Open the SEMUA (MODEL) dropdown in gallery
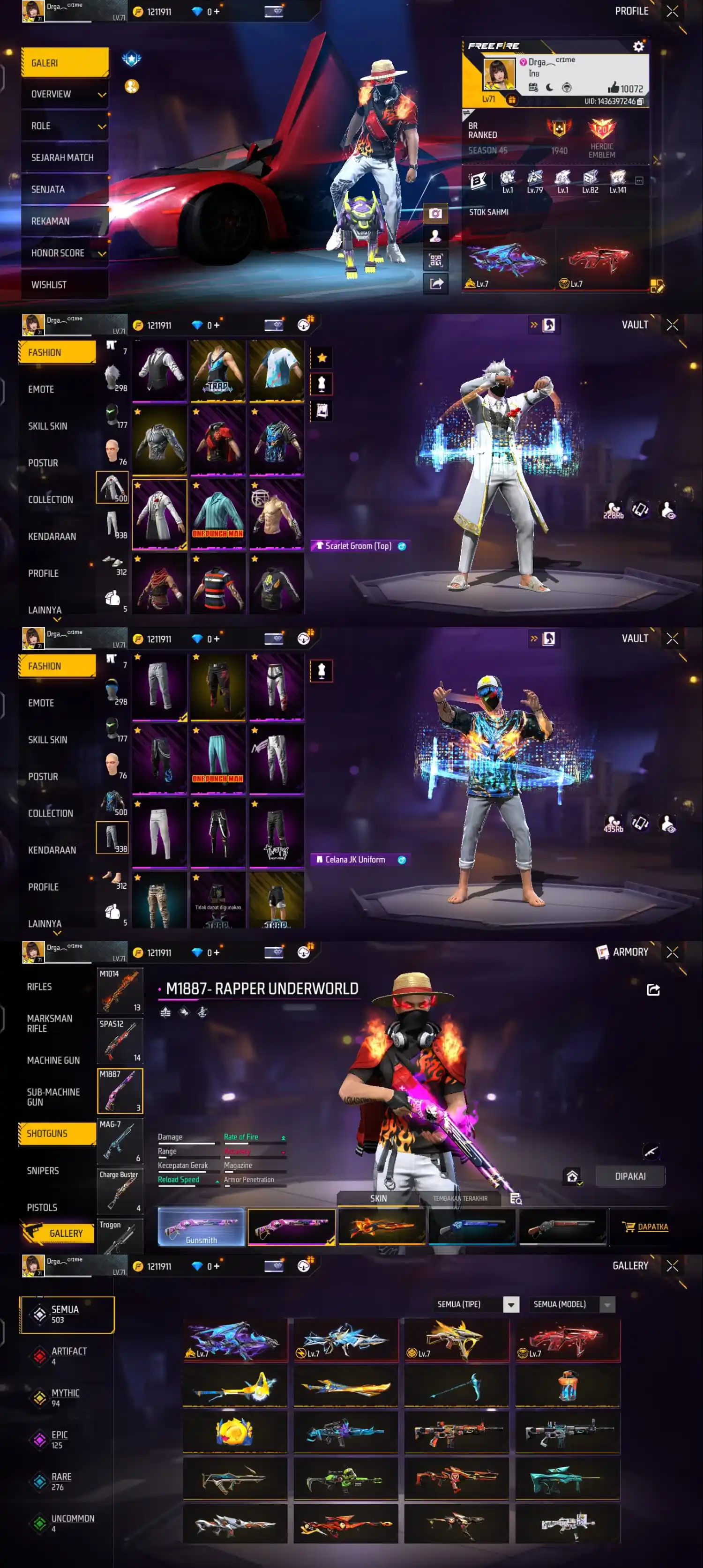 click(x=606, y=1304)
